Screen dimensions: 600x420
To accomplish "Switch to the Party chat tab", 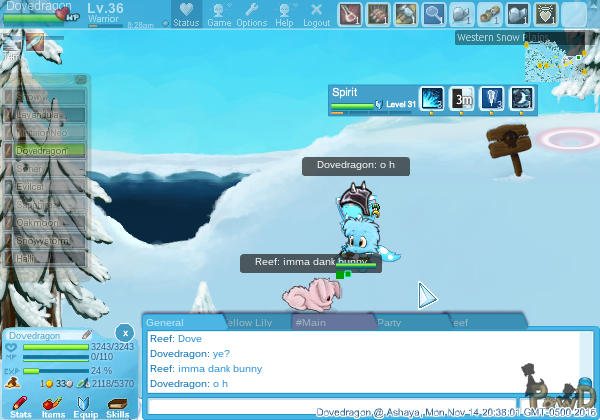I will (390, 322).
